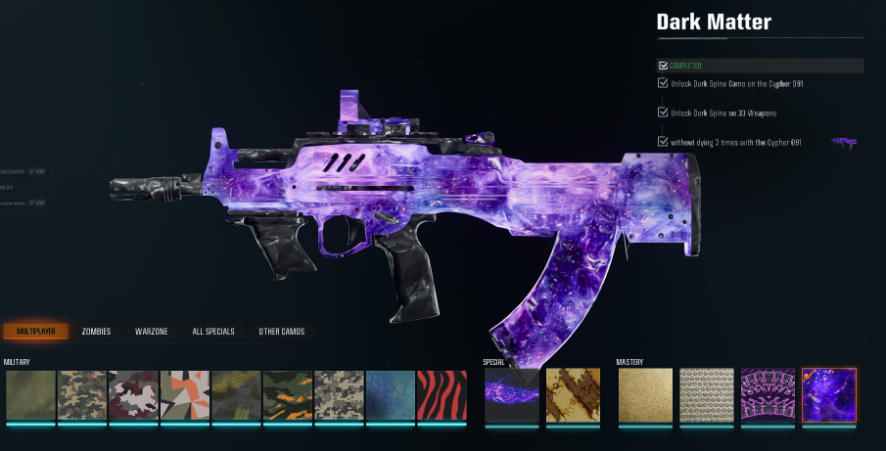Screen dimensions: 886x451
Task: Pick the orange, white and black geometric camo
Action: (185, 395)
